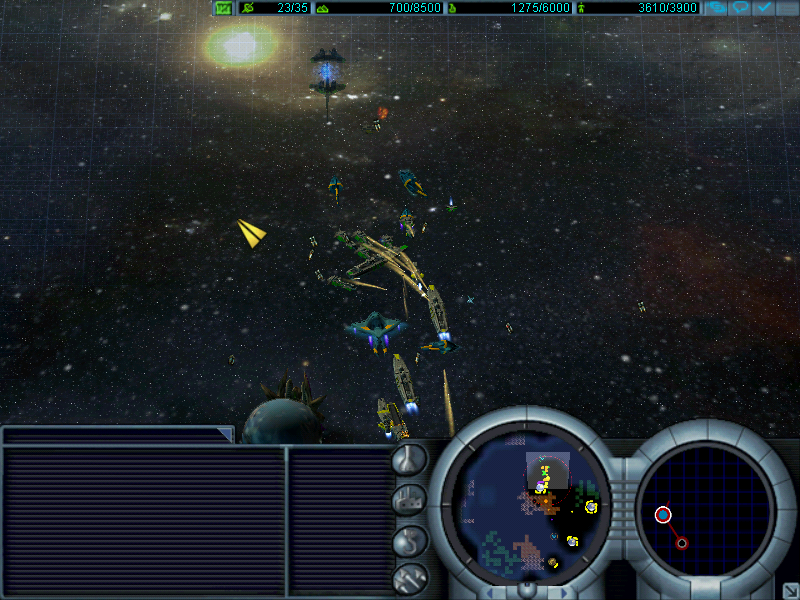Select the blue checkmark objectives button
800x600 pixels.
(764, 8)
